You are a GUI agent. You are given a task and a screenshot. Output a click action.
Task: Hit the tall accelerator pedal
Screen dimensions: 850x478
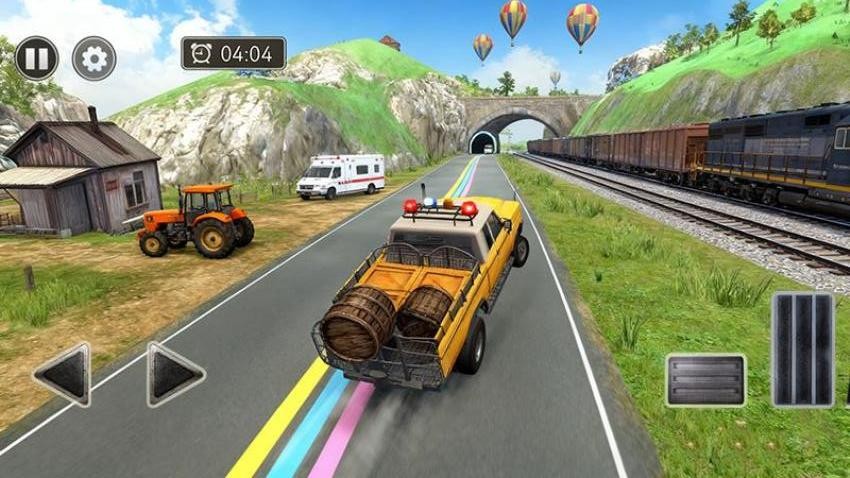802,349
